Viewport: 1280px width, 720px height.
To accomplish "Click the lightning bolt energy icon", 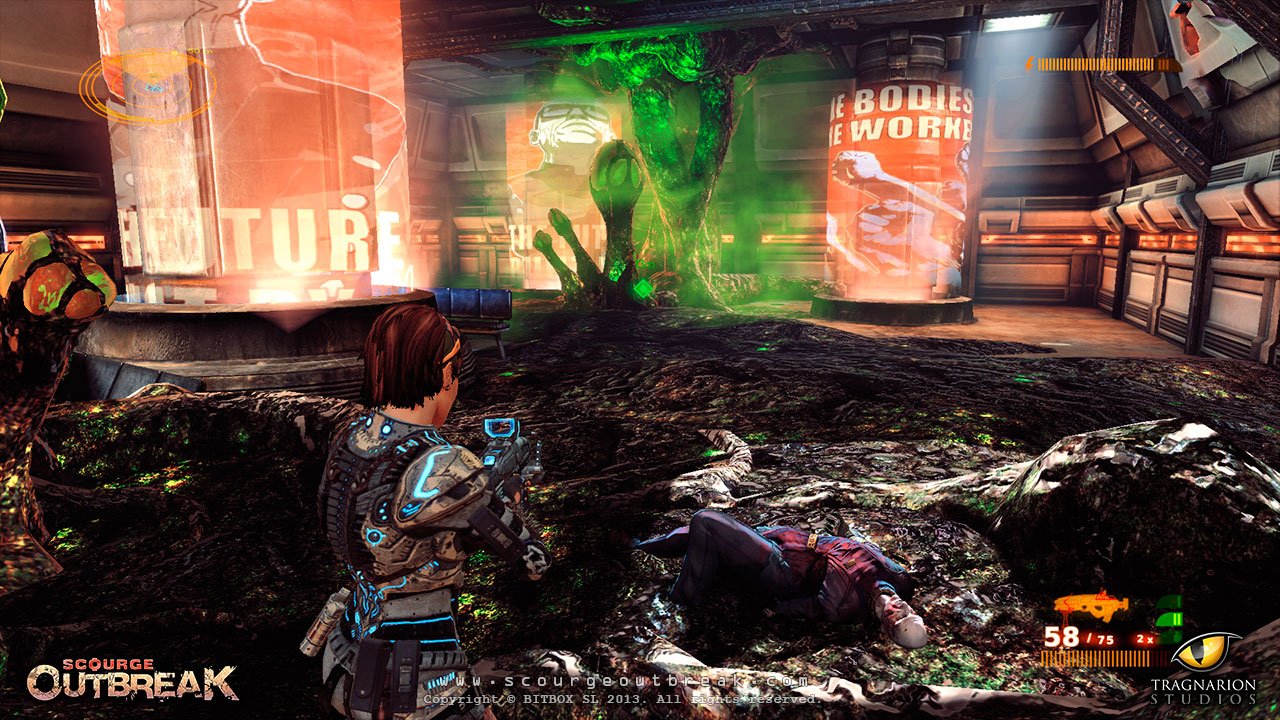I will pos(1030,63).
